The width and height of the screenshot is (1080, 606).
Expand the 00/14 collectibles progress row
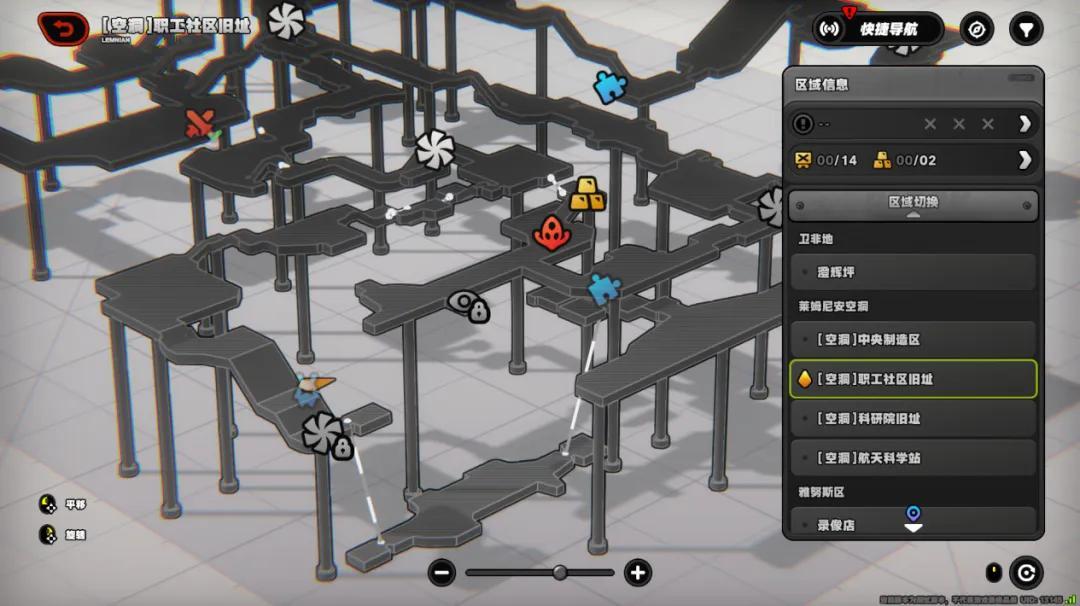click(1024, 160)
